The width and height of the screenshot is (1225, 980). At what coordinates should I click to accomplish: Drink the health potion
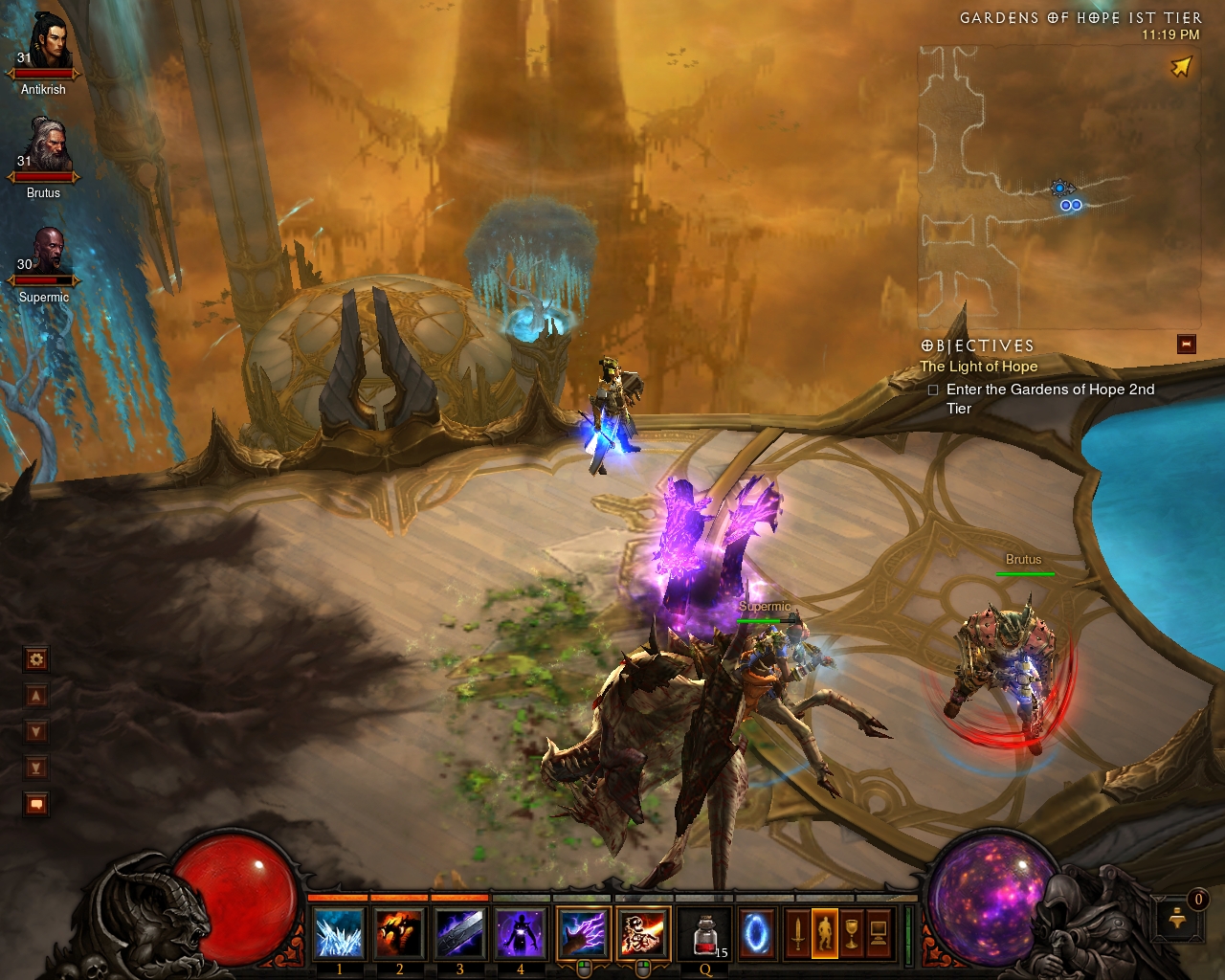(705, 933)
